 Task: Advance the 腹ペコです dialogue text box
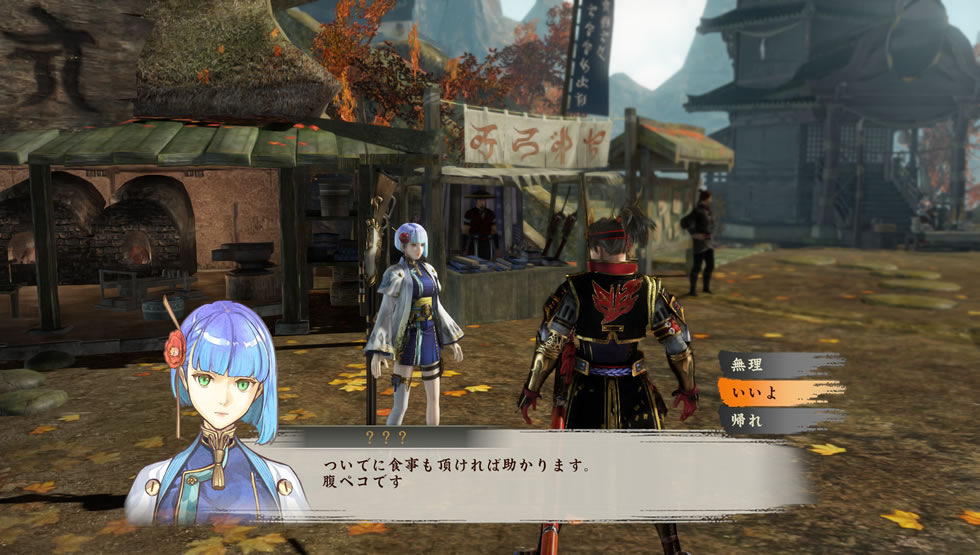coord(540,476)
